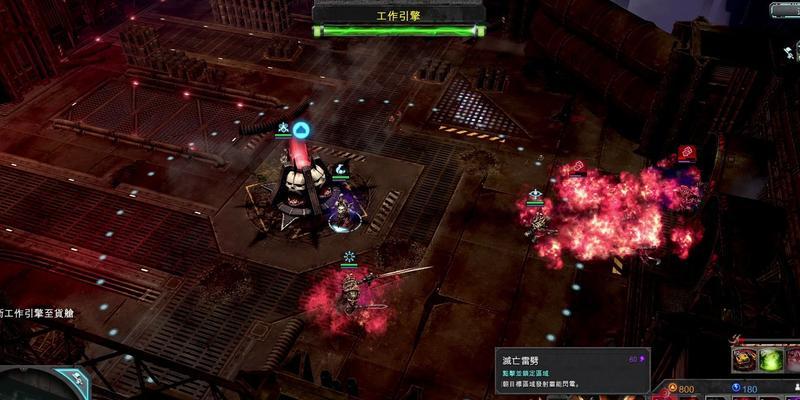Select the blue objective marker above the engine
This screenshot has width=800, height=400.
301,130
